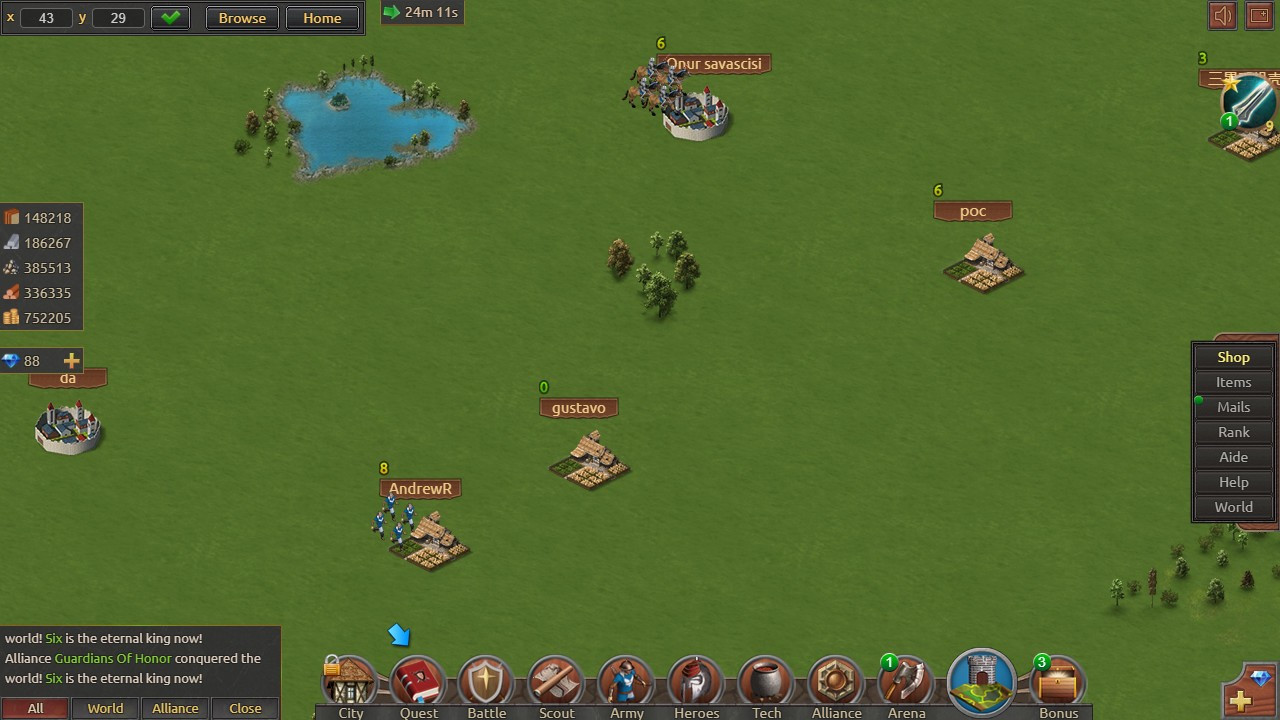Click the Browse button
1280x720 pixels.
click(242, 18)
